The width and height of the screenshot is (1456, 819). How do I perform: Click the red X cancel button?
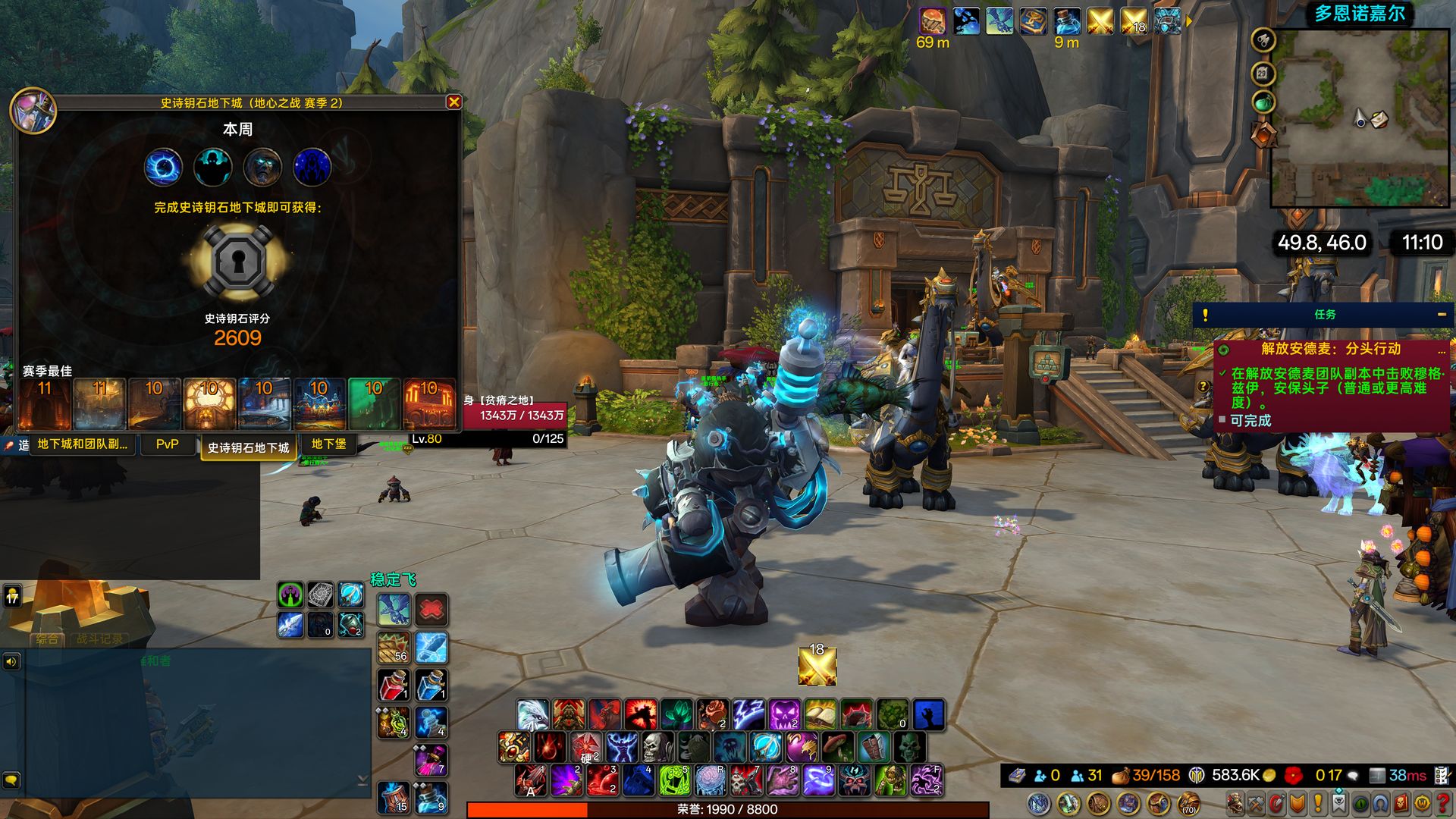tap(431, 610)
